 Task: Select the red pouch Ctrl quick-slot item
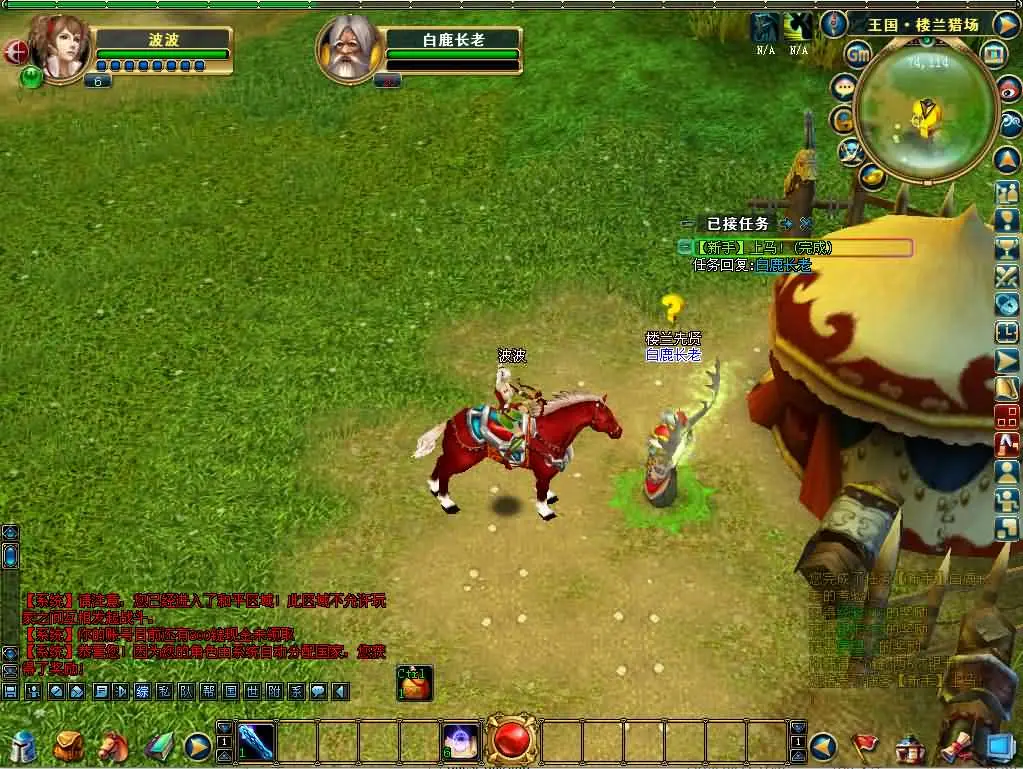pos(415,685)
